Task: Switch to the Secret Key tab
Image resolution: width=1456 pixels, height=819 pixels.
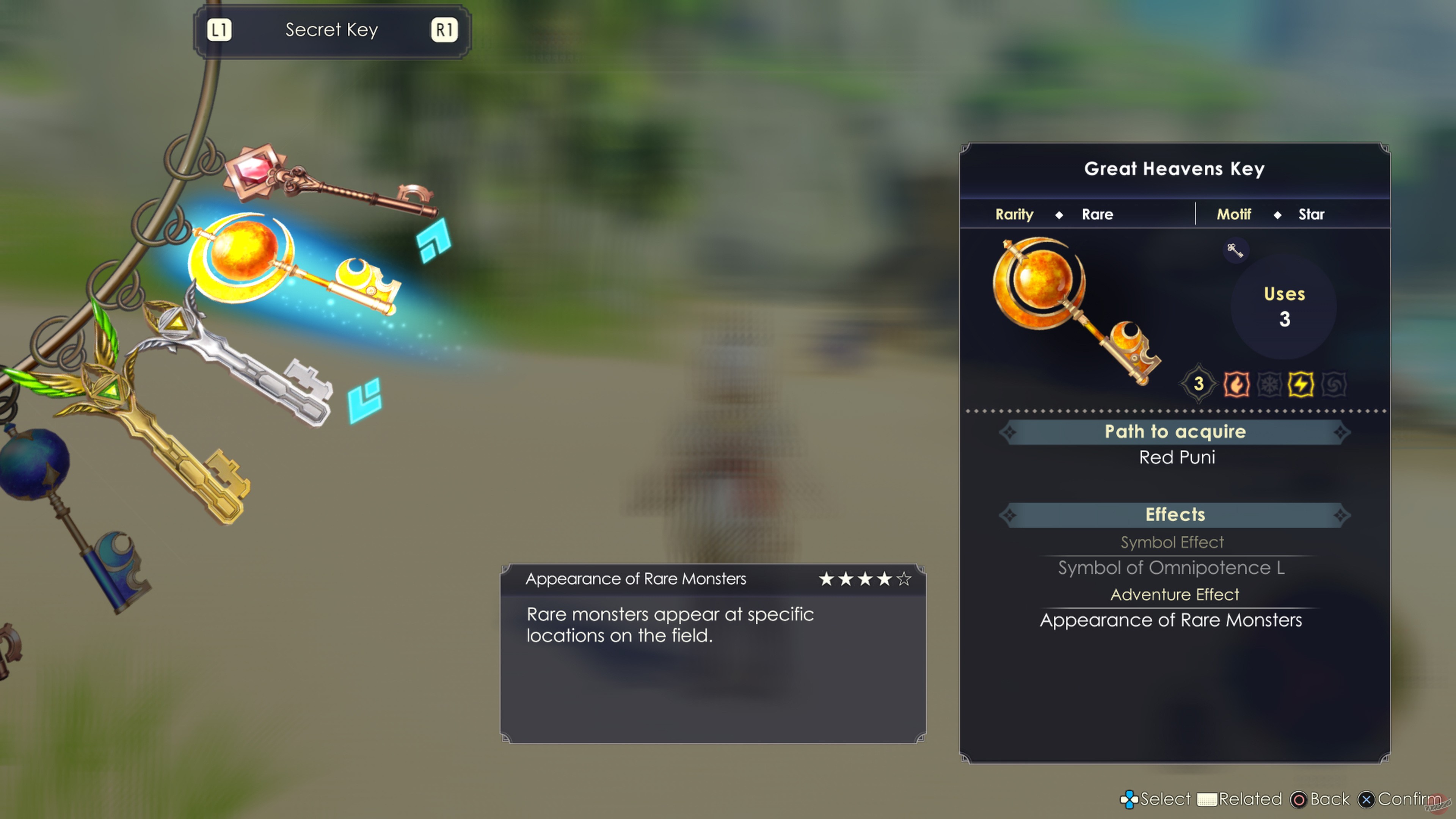Action: point(332,30)
